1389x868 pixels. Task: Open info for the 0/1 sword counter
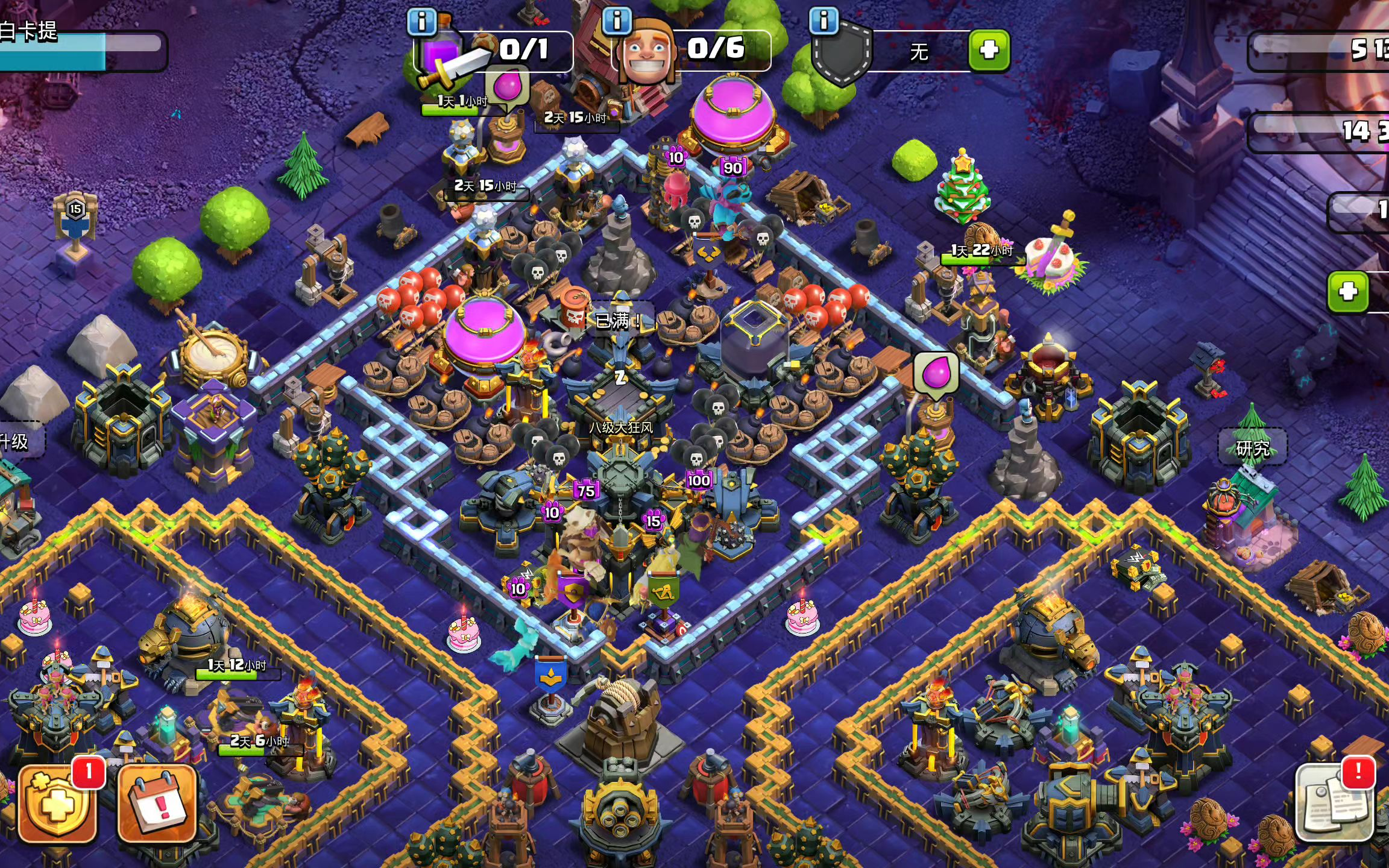(x=421, y=22)
